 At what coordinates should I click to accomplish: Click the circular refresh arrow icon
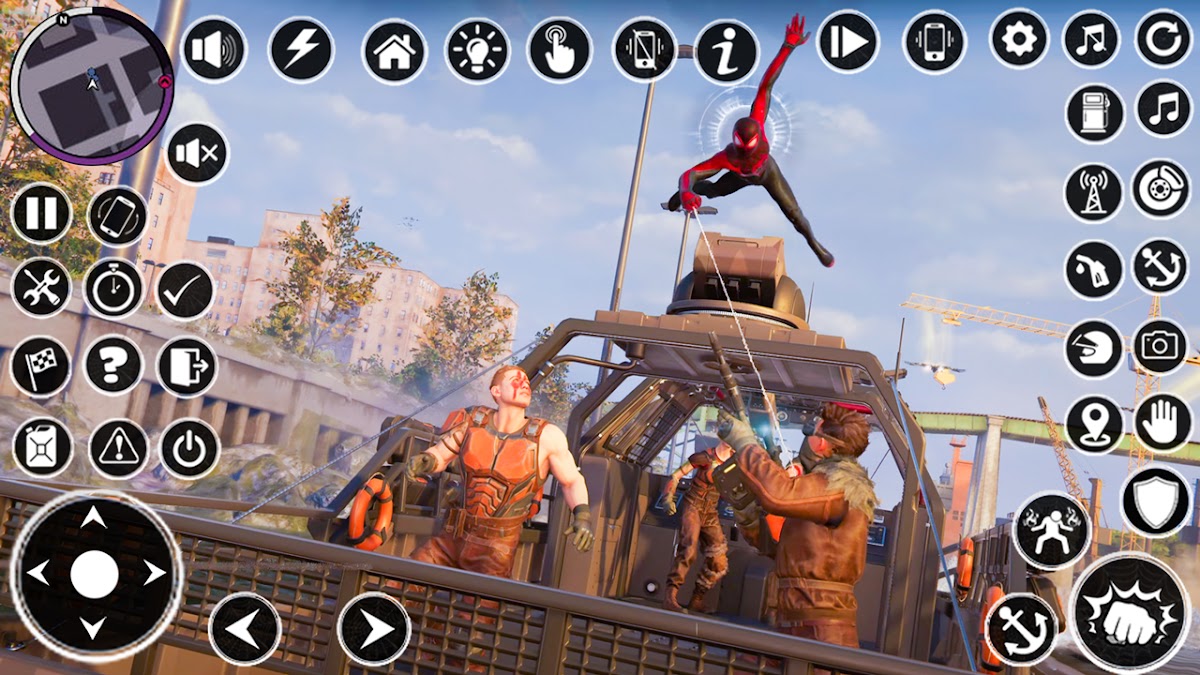(x=1163, y=39)
